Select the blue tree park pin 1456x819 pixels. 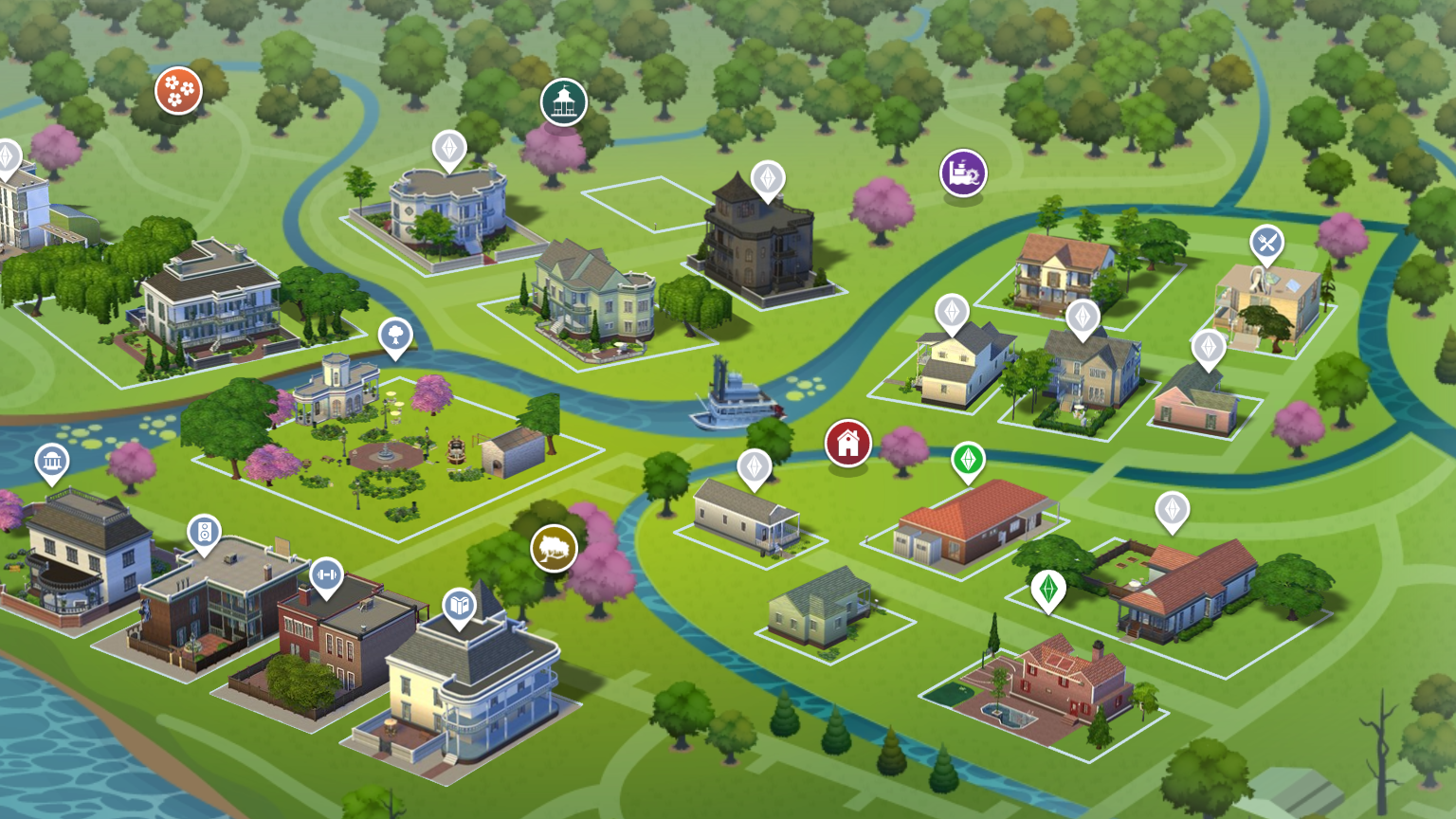point(395,335)
